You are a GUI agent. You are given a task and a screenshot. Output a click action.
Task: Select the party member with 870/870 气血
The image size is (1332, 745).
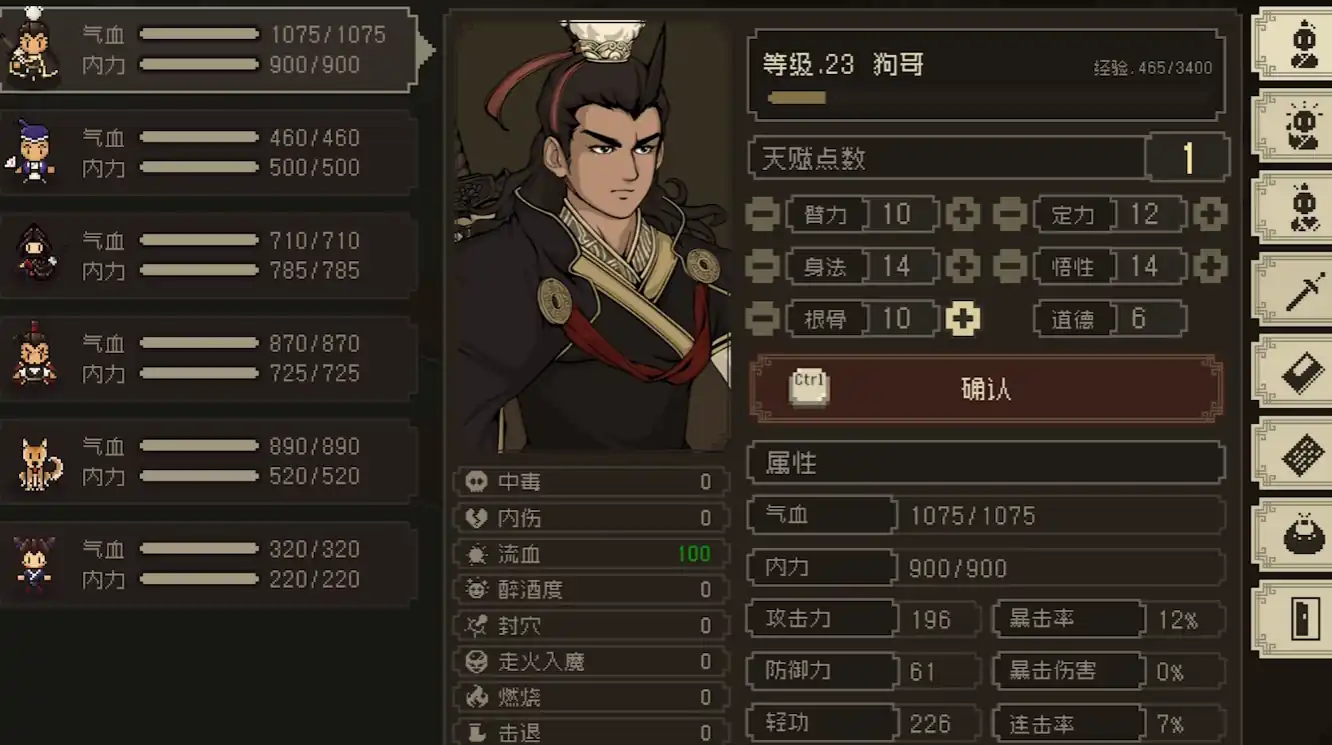[208, 358]
